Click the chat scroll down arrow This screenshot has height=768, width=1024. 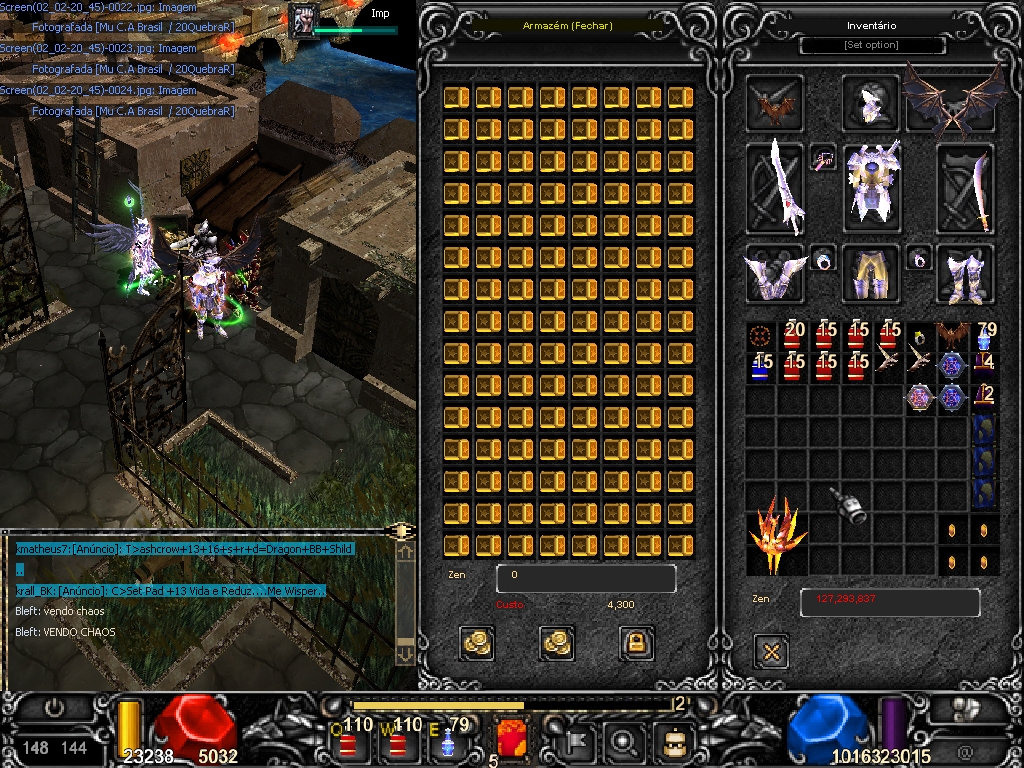[405, 653]
